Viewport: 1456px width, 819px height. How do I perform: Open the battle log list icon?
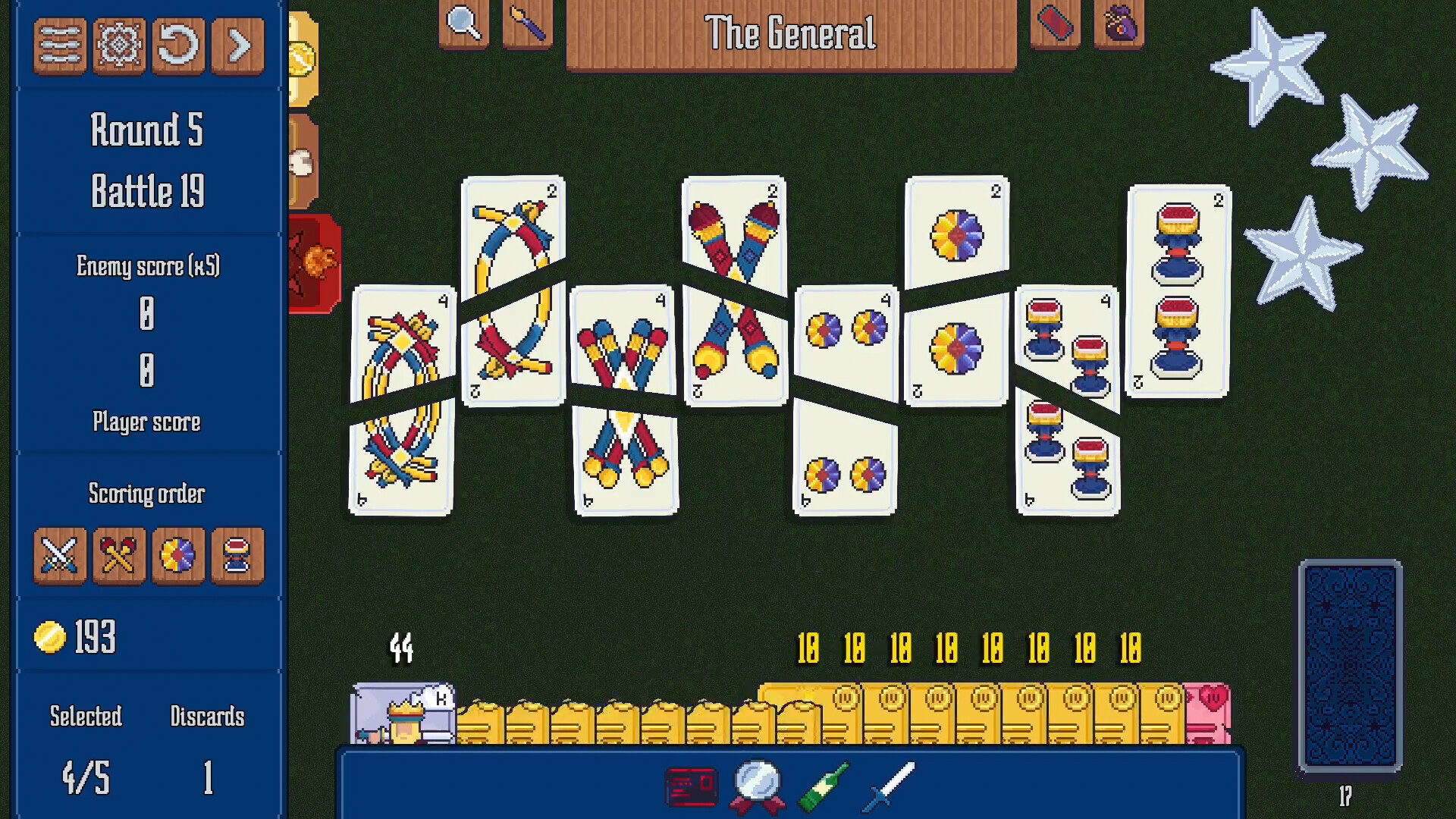pyautogui.click(x=59, y=45)
